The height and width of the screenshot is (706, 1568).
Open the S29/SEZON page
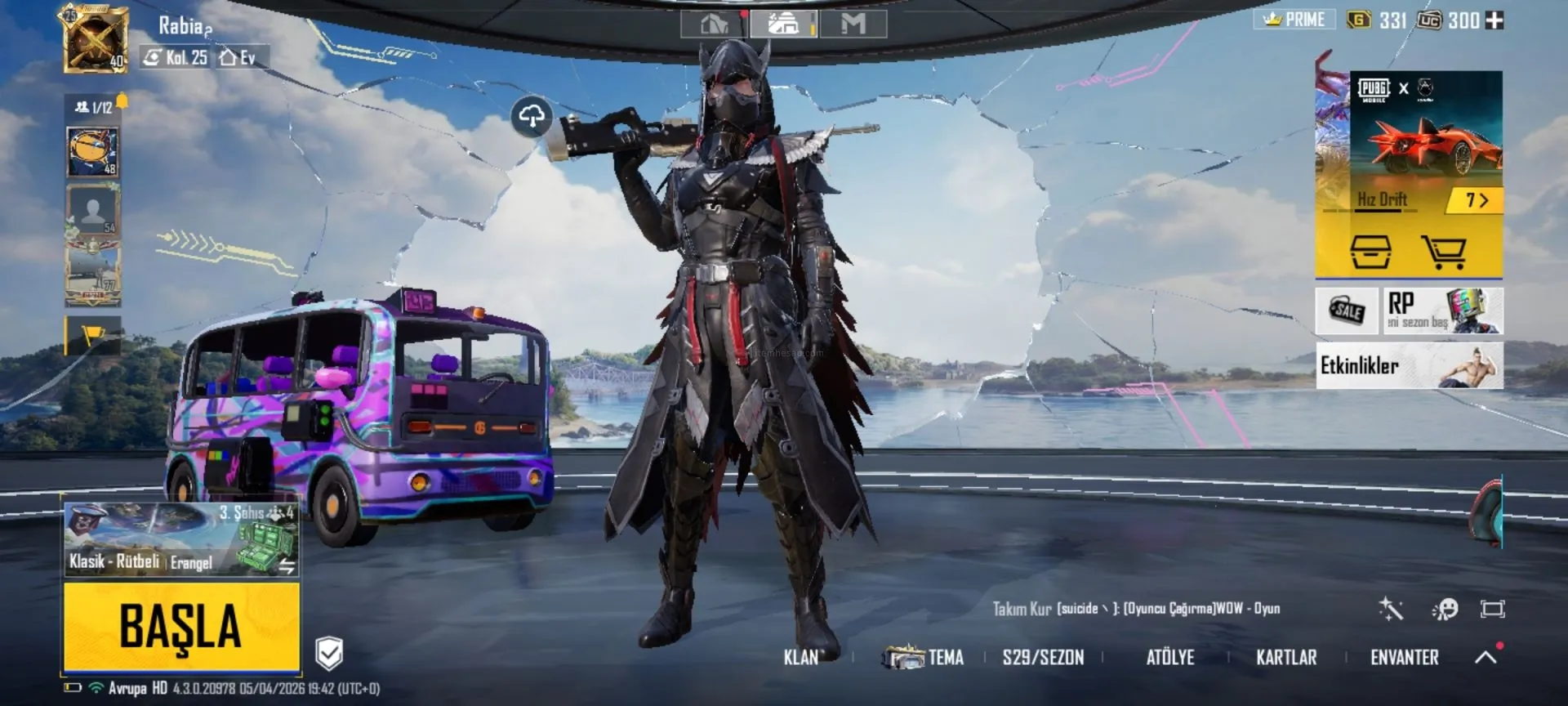click(1043, 658)
